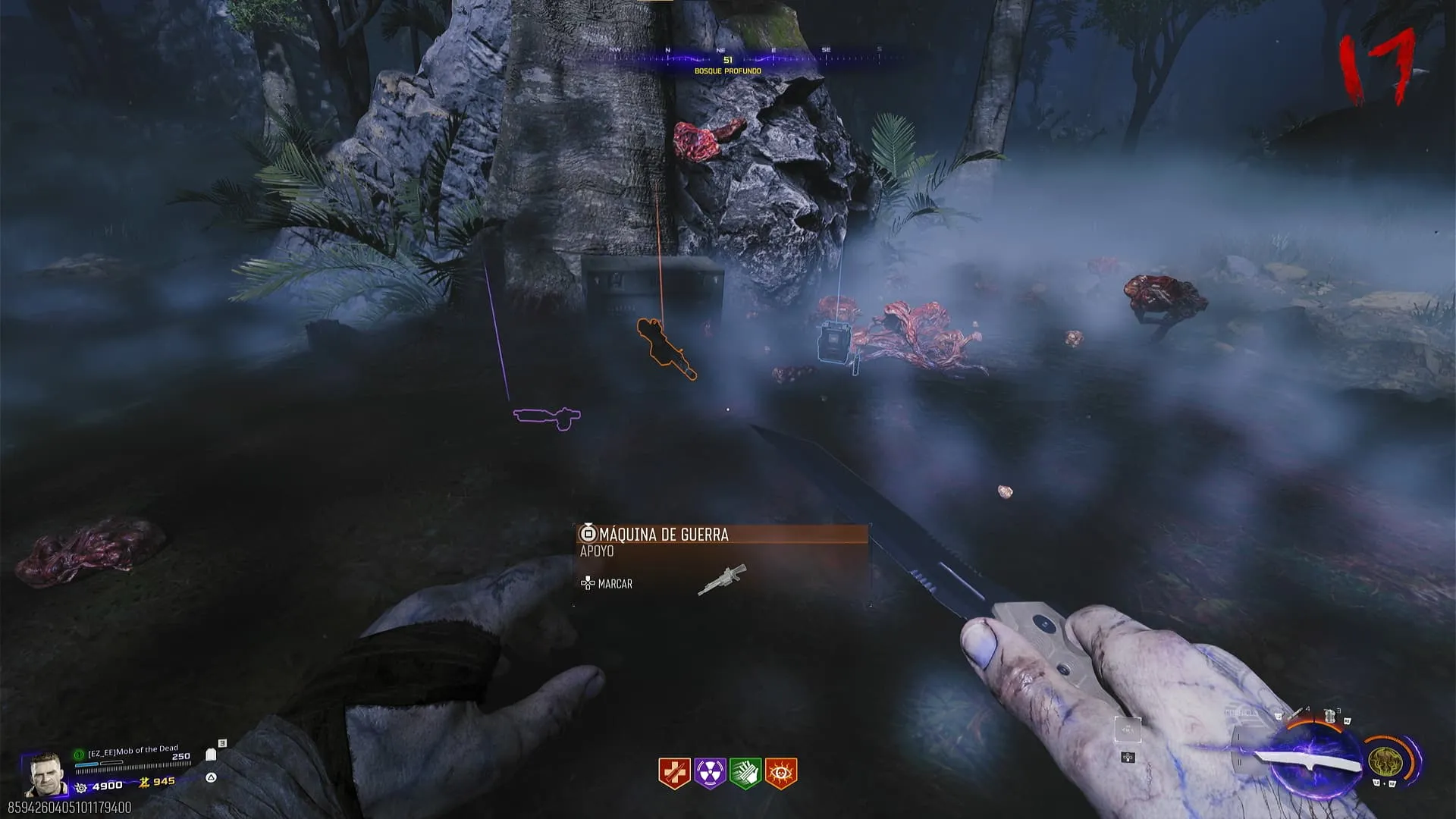
Task: Select the armor plate icon
Action: pyautogui.click(x=211, y=755)
